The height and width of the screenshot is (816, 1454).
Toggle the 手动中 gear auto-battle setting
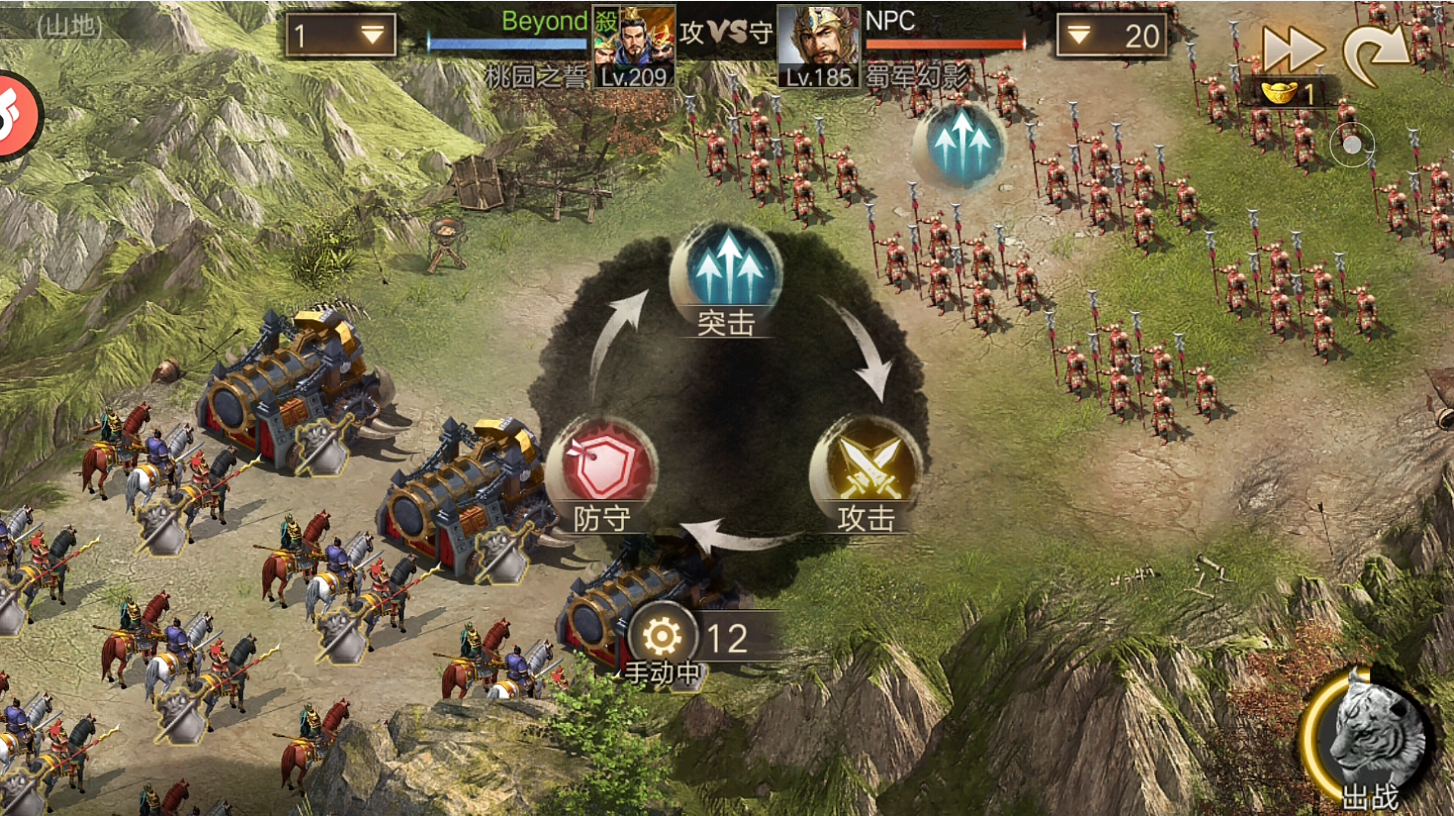pyautogui.click(x=664, y=636)
